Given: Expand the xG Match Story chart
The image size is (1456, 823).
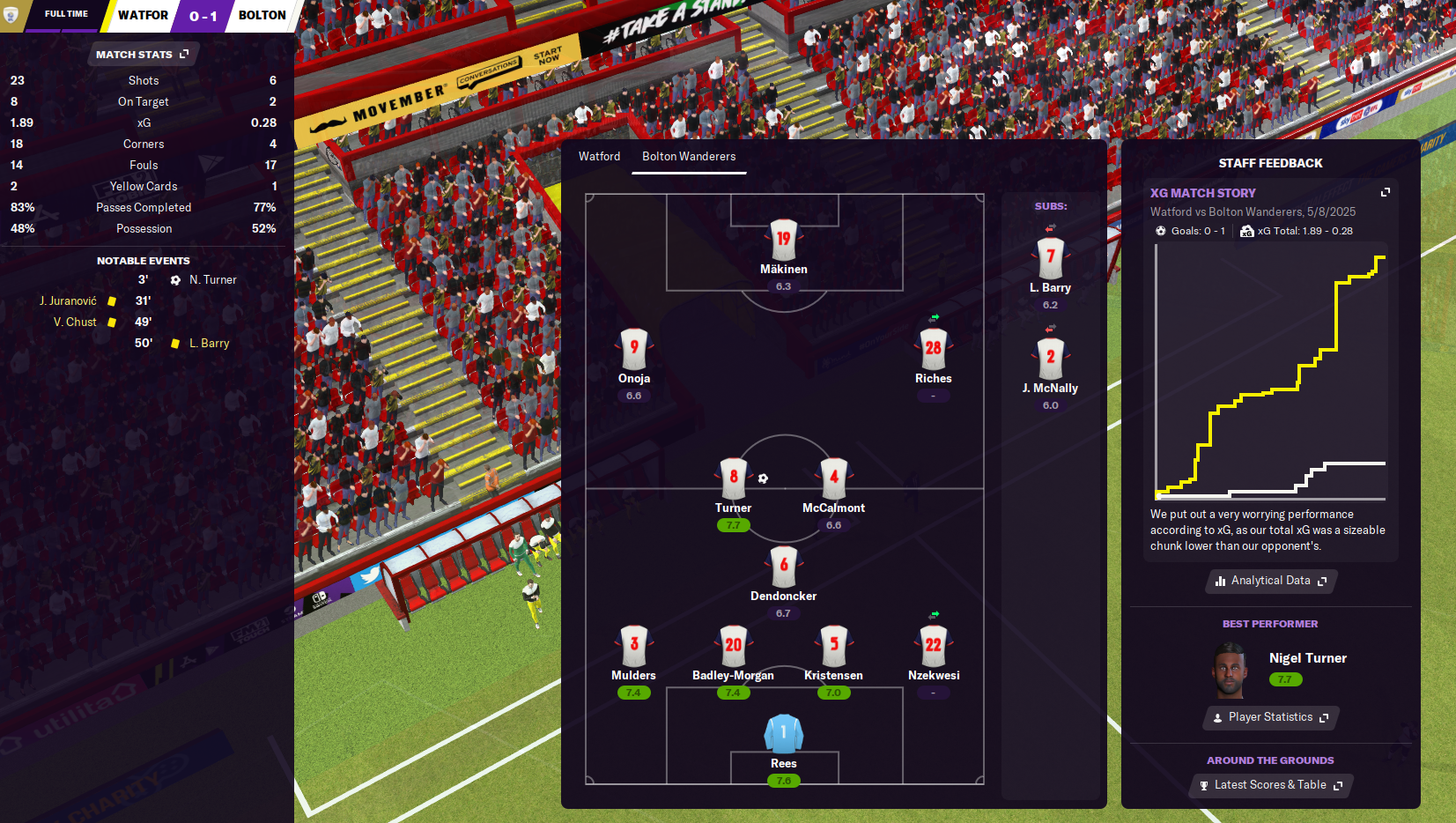Looking at the screenshot, I should [x=1385, y=192].
